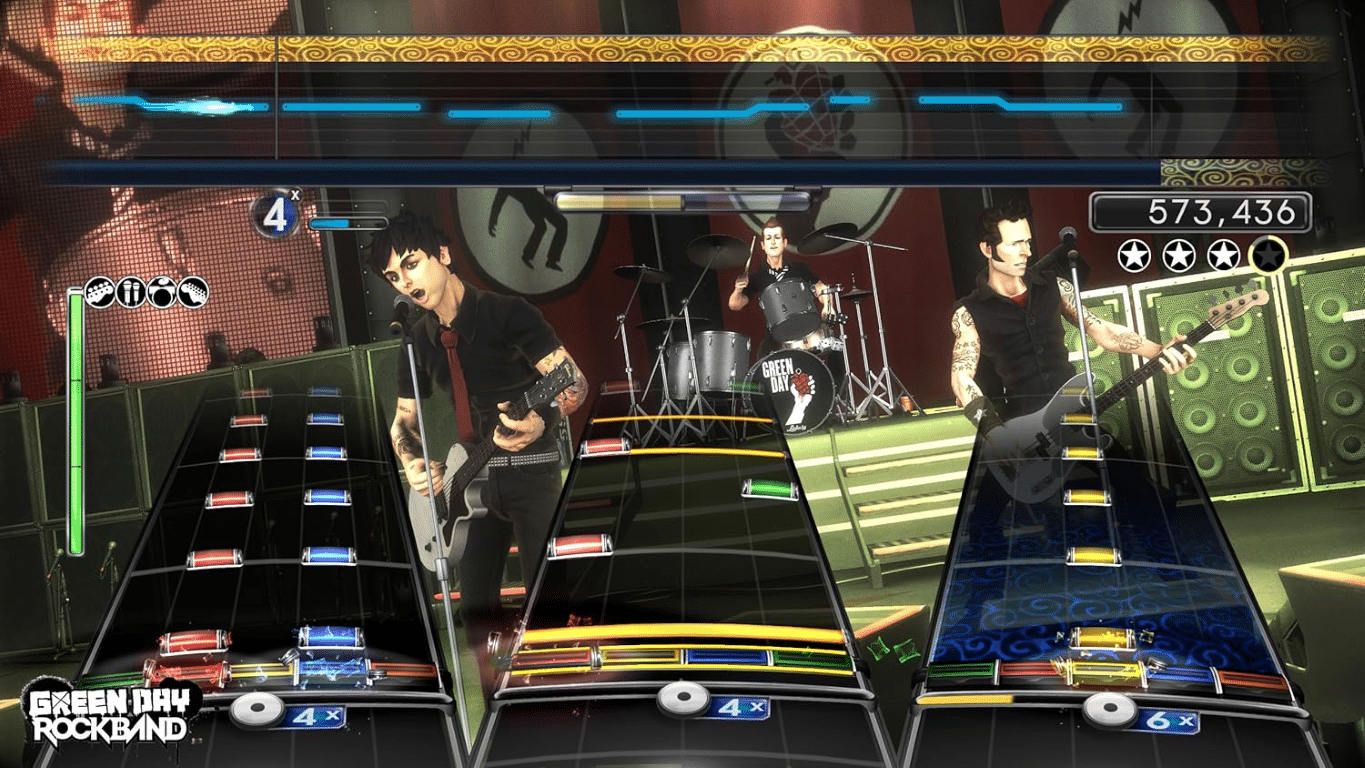1365x768 pixels.
Task: Expand the overdrive energy meter near the multiplier
Action: 348,225
